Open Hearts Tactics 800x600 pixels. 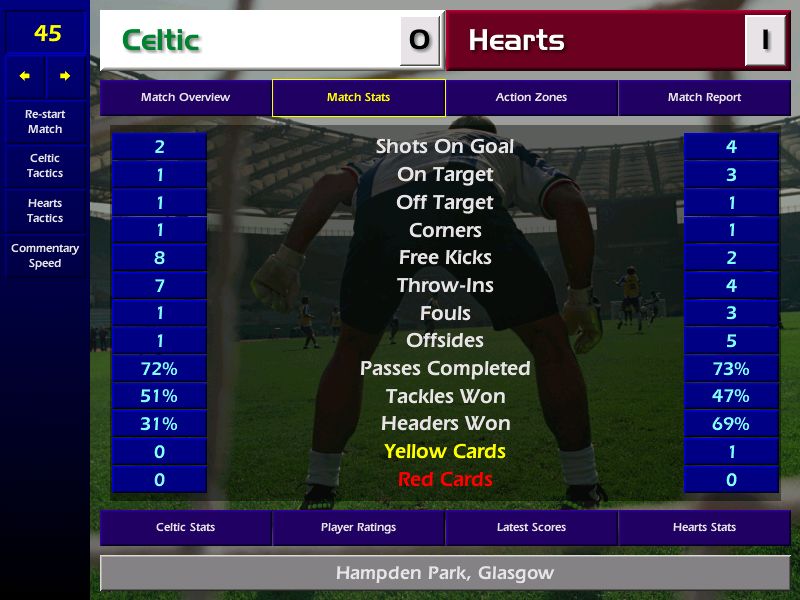[45, 211]
